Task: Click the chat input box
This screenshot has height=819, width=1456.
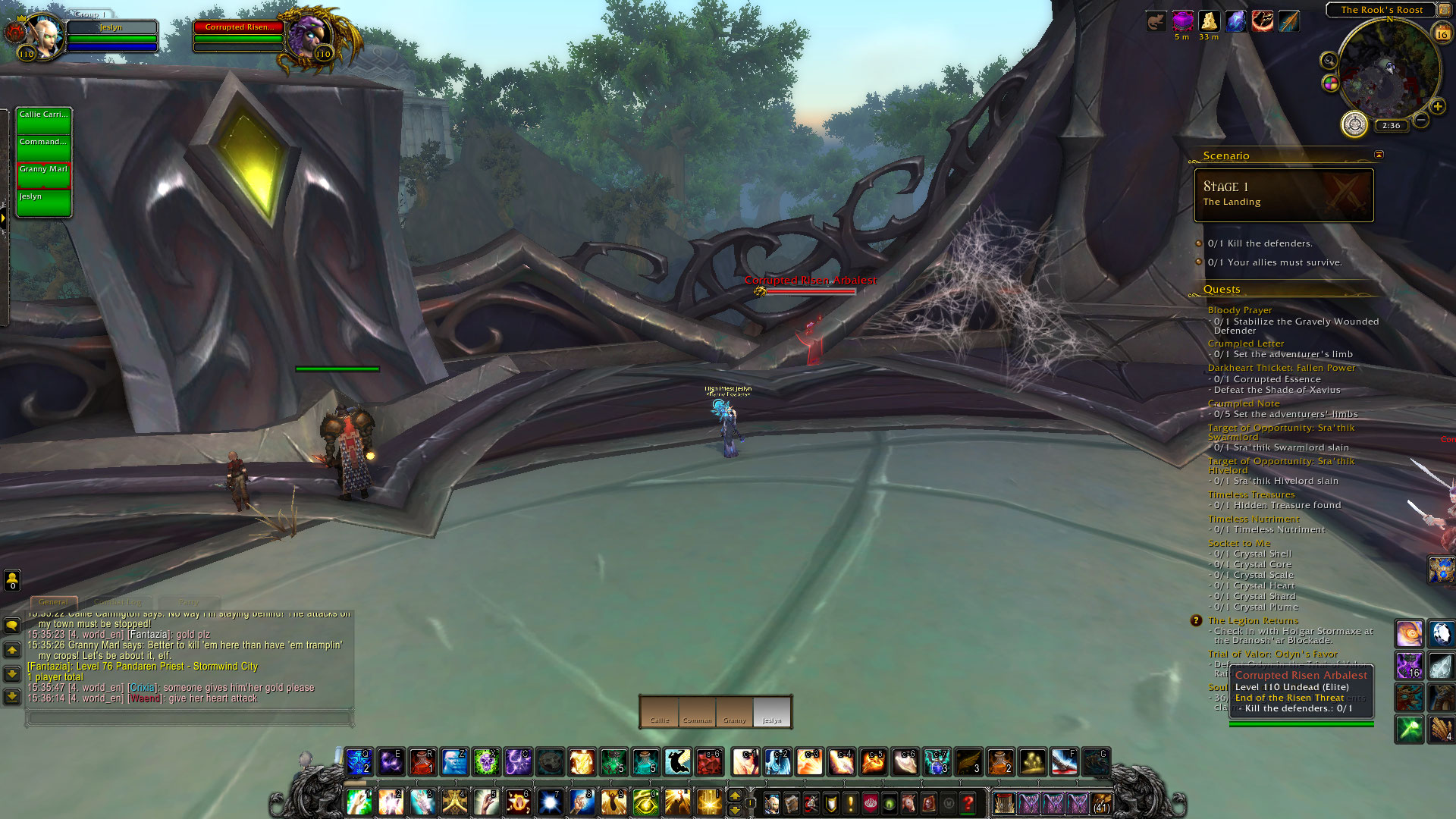Action: point(190,717)
